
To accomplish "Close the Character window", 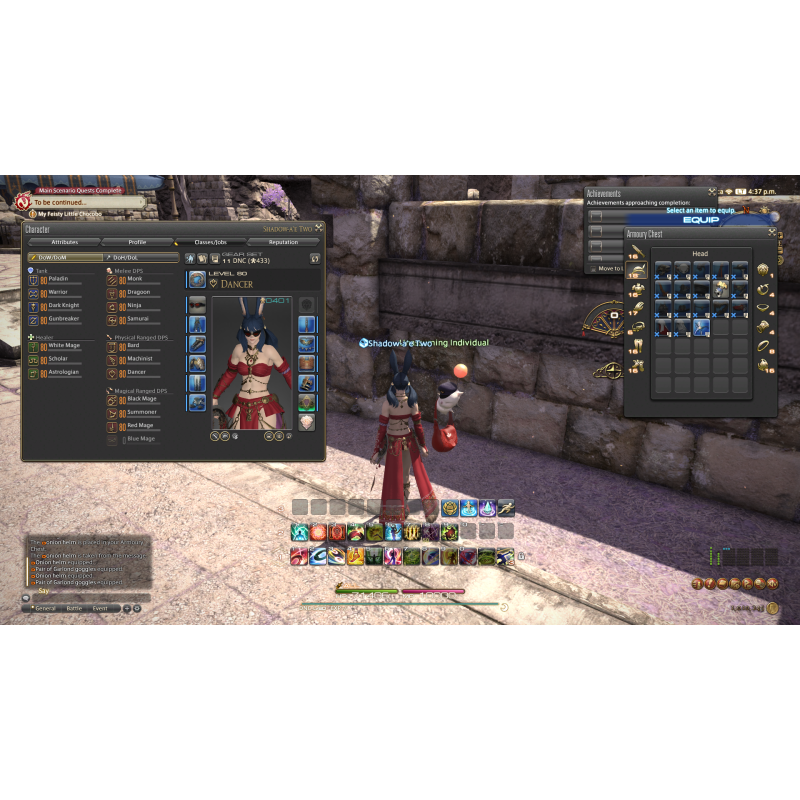I will click(319, 228).
